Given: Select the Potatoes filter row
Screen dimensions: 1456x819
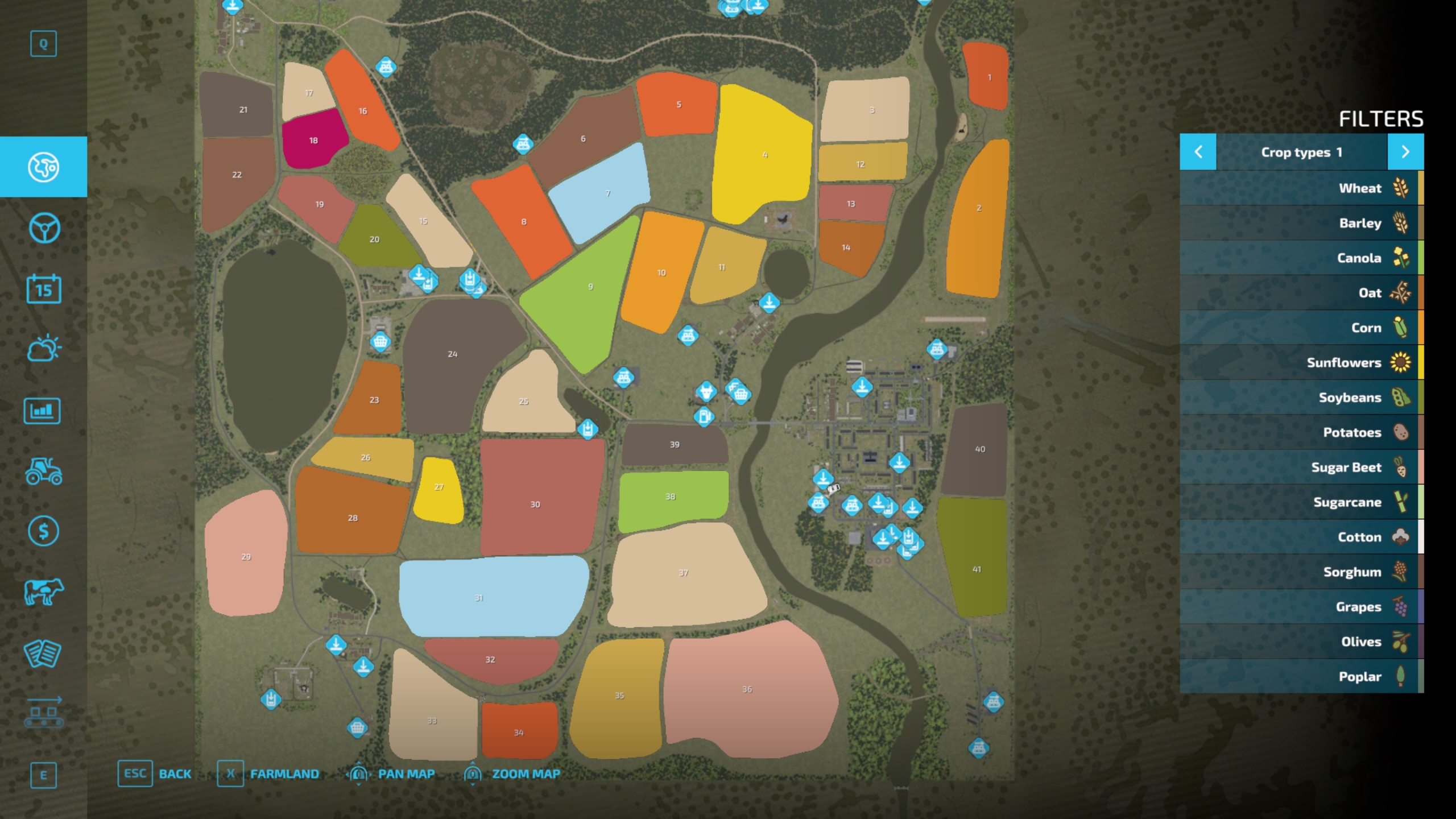Looking at the screenshot, I should (1301, 433).
